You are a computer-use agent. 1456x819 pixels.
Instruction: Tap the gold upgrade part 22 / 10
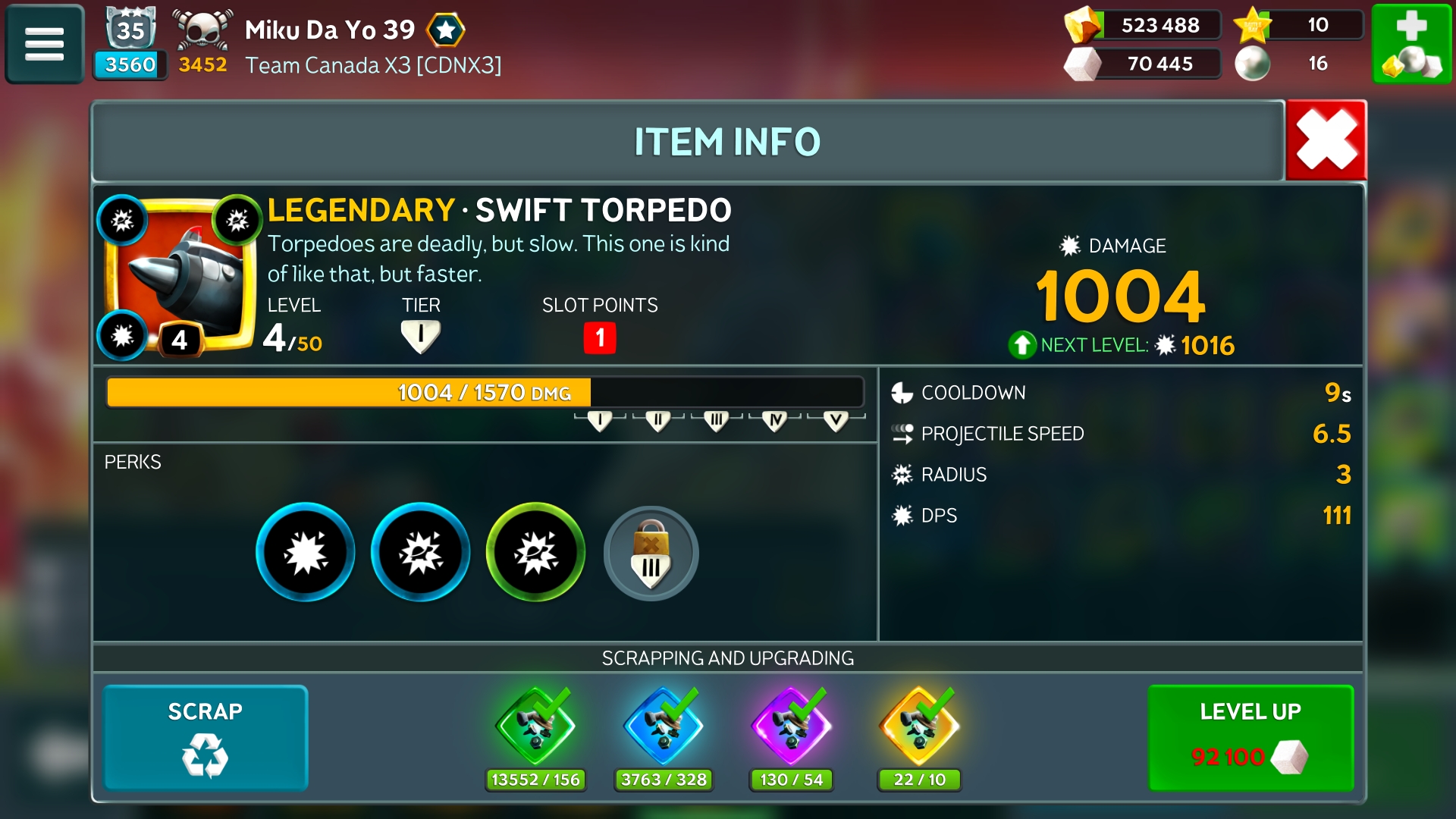click(919, 728)
